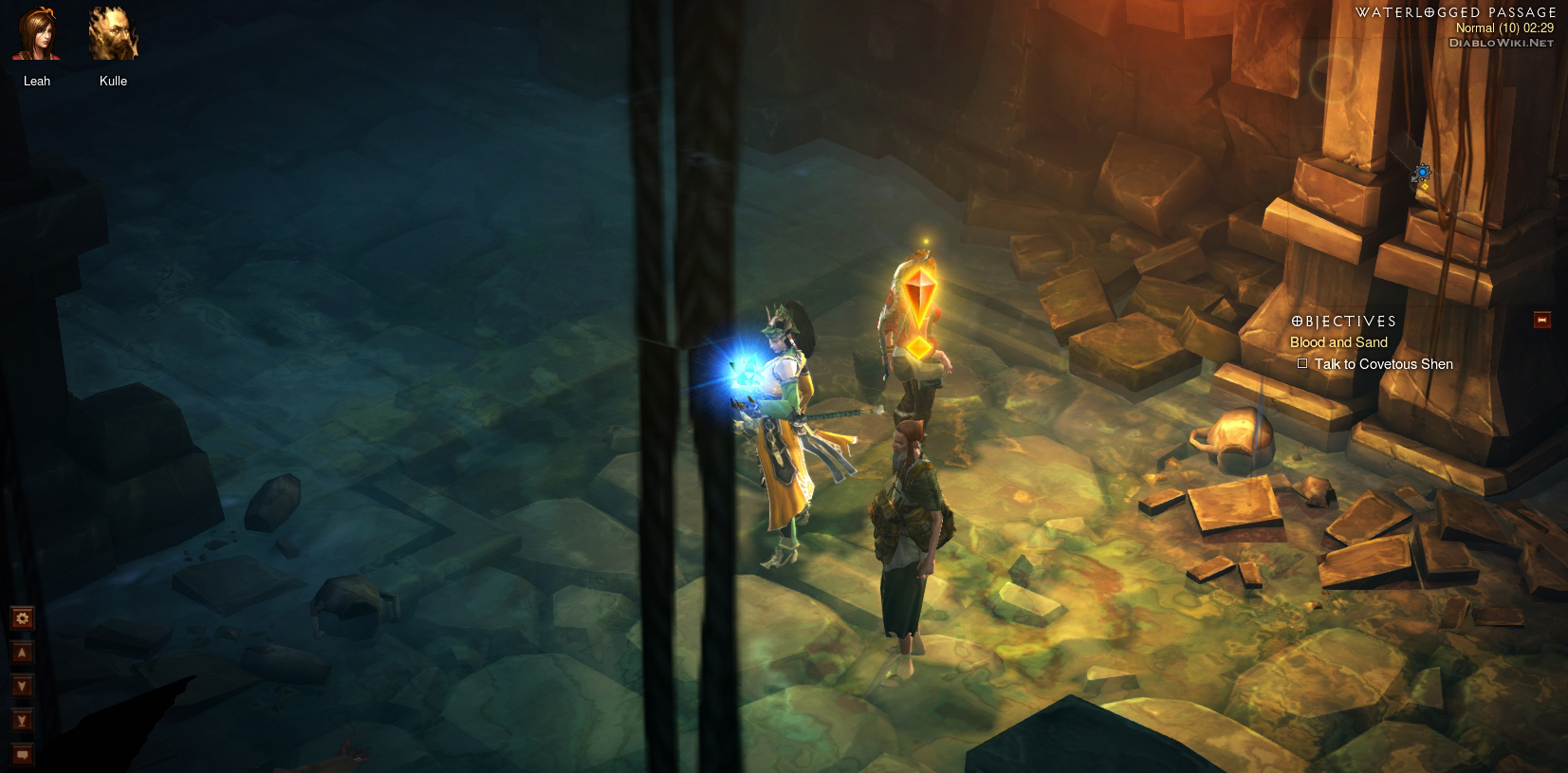This screenshot has width=1568, height=773.
Task: Open the chat speech bubble button
Action: click(22, 755)
